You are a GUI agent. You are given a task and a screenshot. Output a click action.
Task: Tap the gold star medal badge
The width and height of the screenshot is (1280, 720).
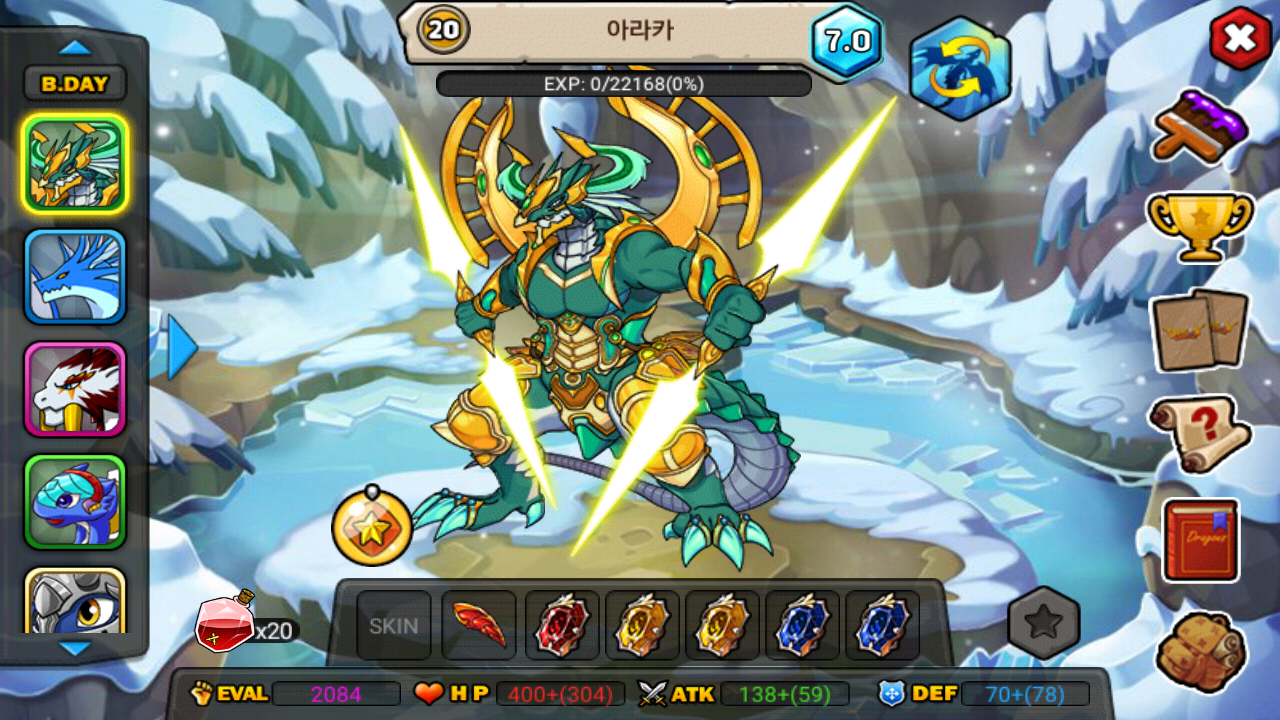coord(372,527)
